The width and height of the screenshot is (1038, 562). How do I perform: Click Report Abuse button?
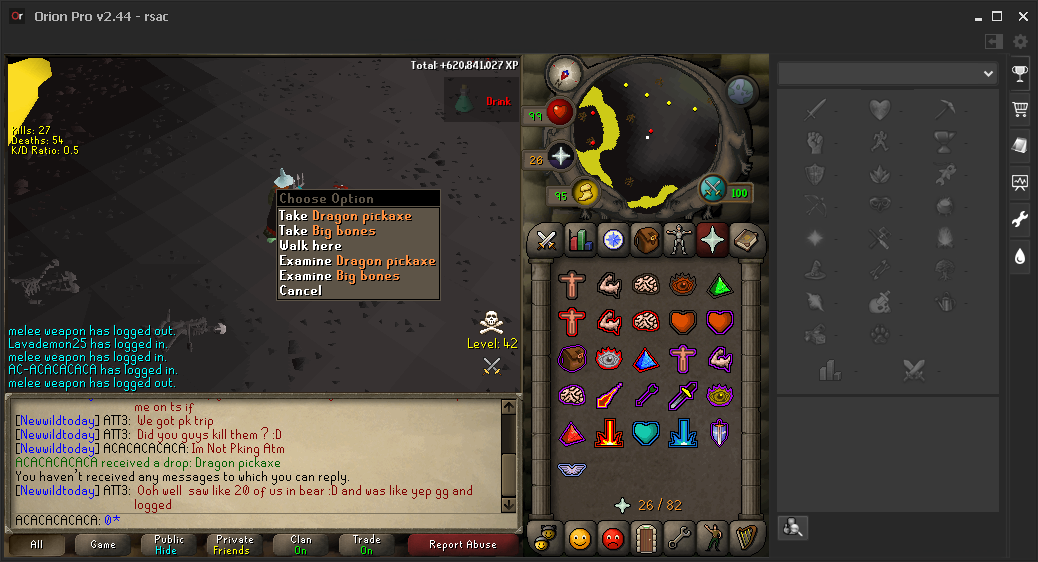[x=462, y=545]
